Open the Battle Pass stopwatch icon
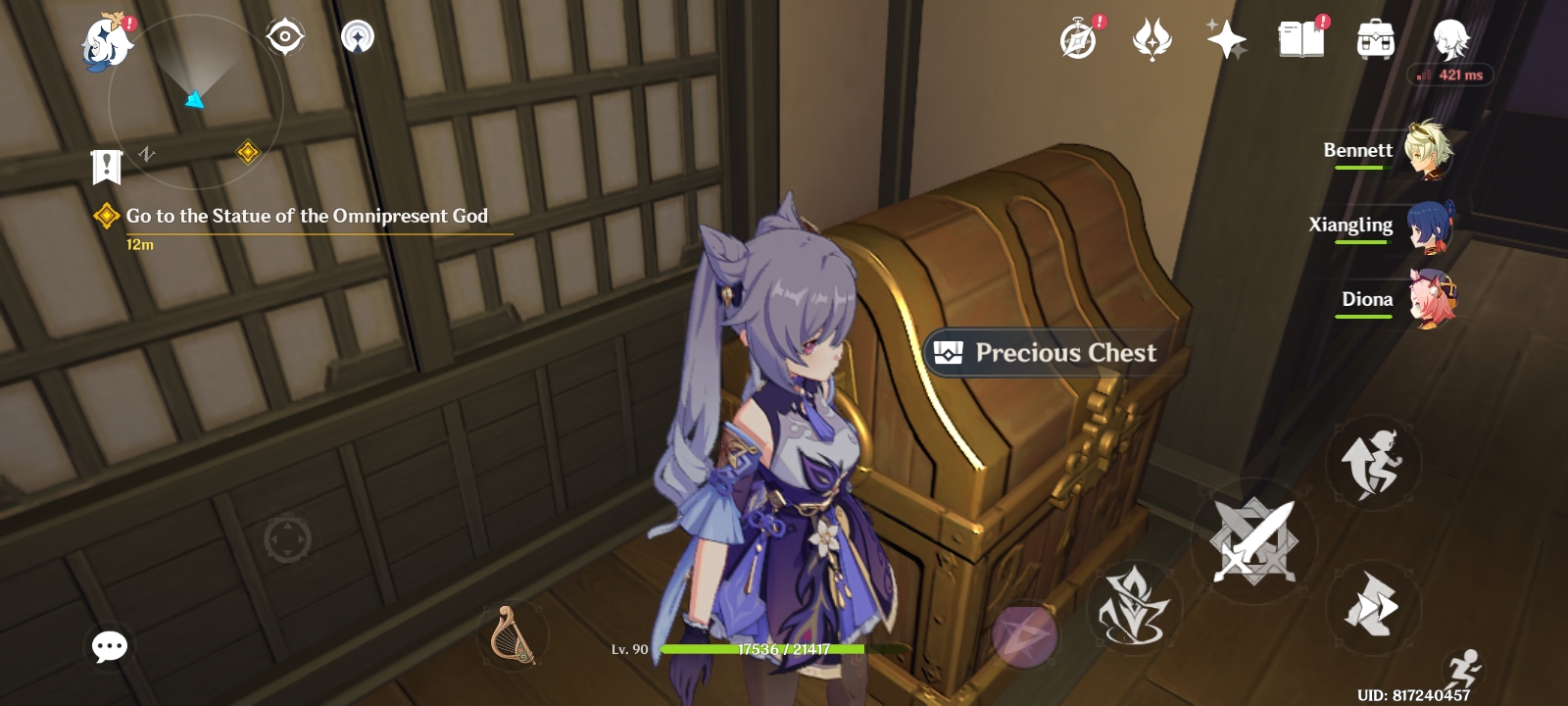The width and height of the screenshot is (1568, 706). click(1076, 39)
